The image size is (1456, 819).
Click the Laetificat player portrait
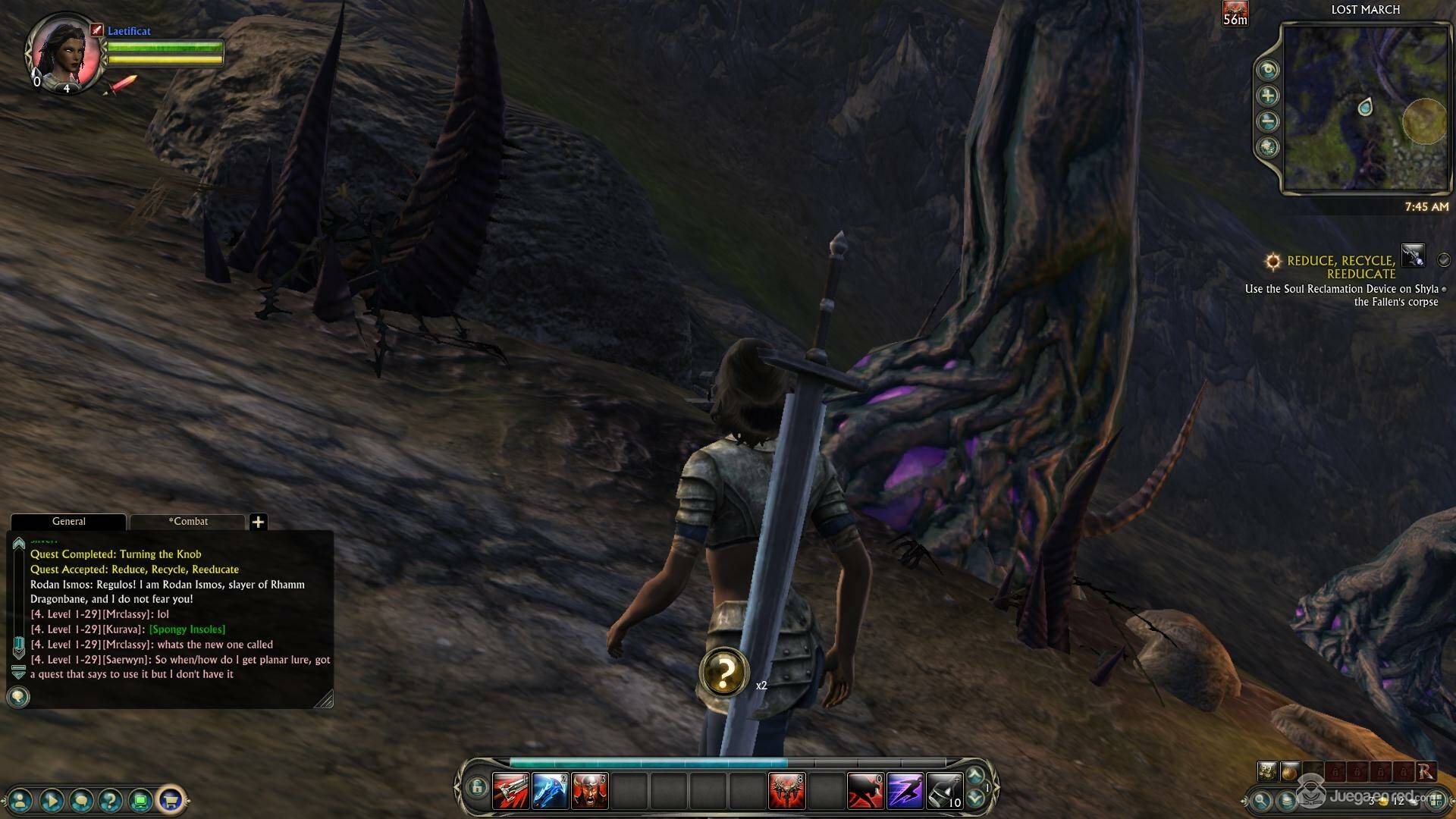pos(64,52)
